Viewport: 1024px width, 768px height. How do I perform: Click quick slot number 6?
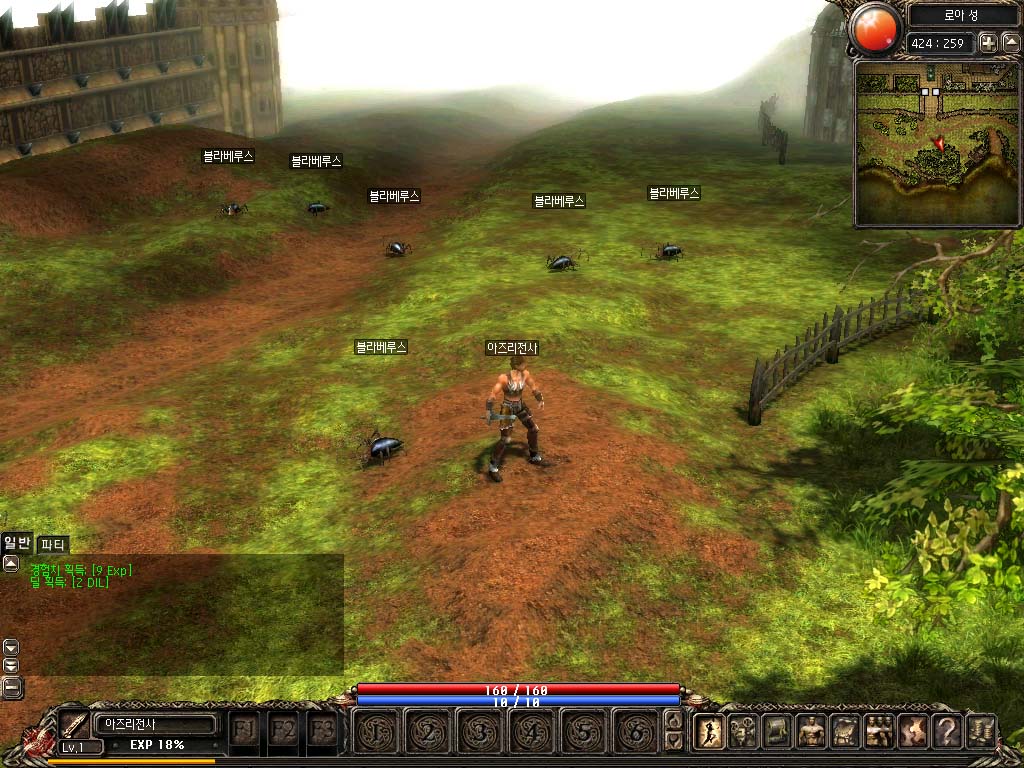(x=636, y=731)
